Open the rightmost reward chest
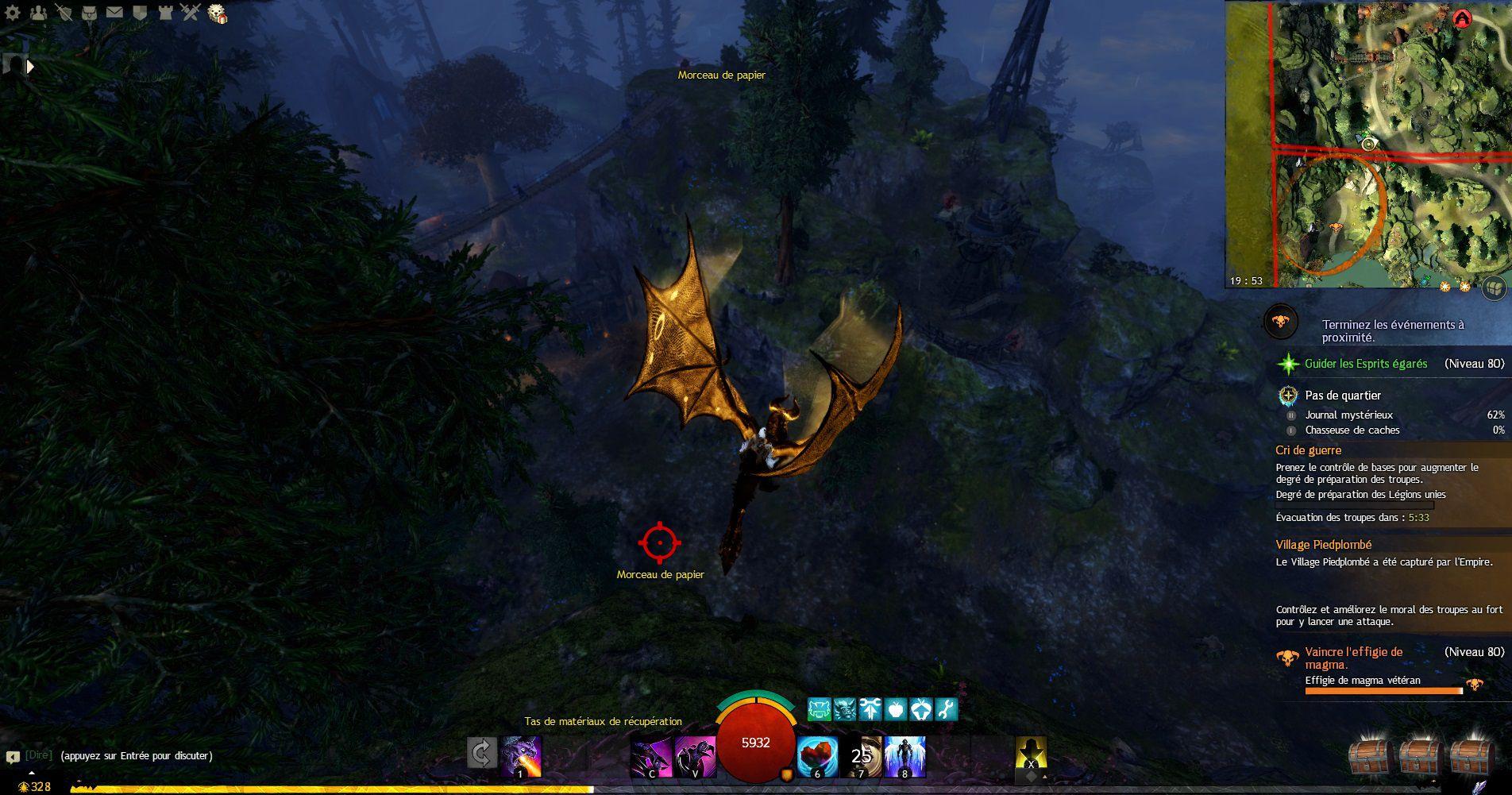Image resolution: width=1512 pixels, height=795 pixels. coord(1473,758)
